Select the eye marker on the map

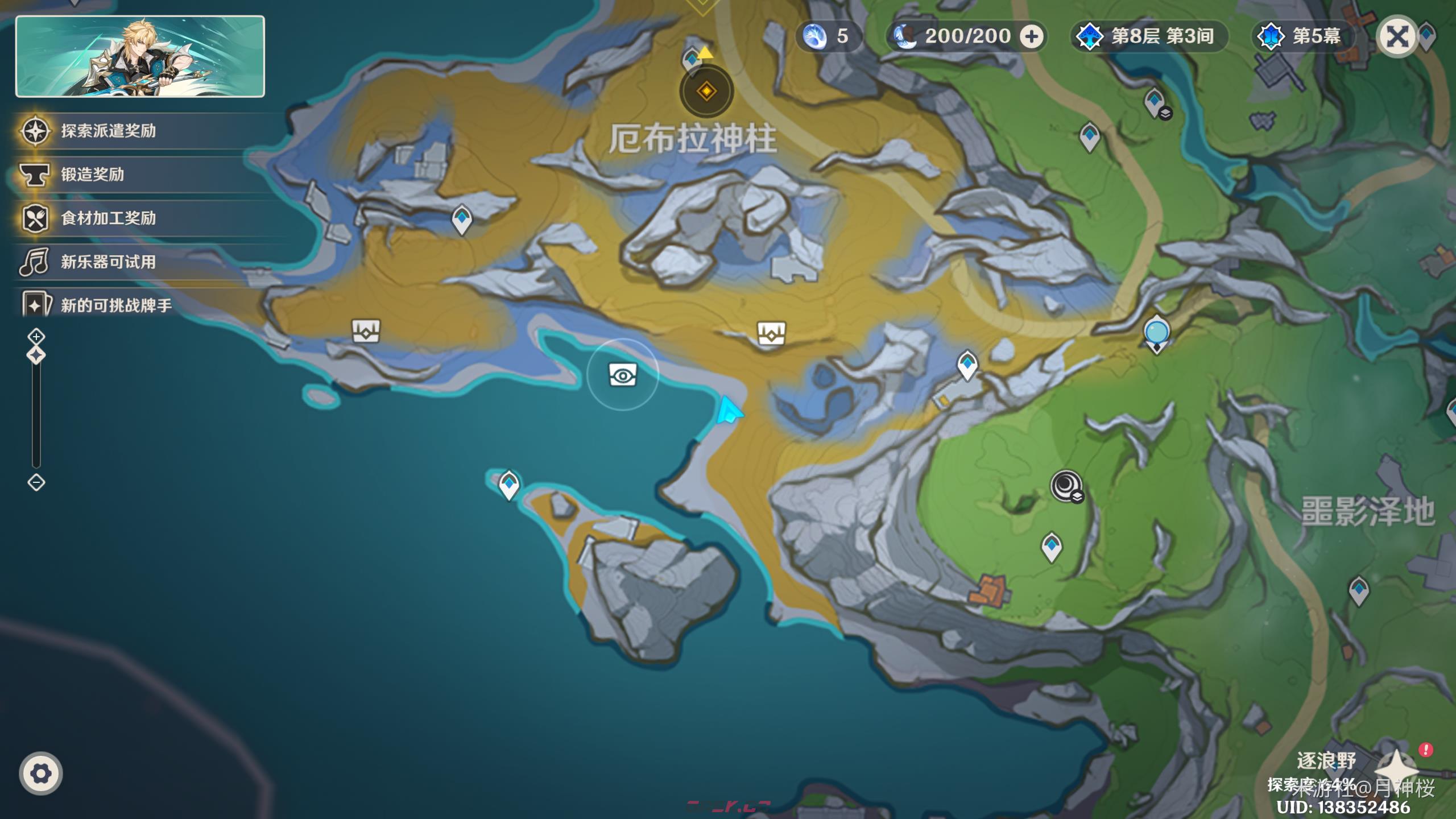point(623,375)
